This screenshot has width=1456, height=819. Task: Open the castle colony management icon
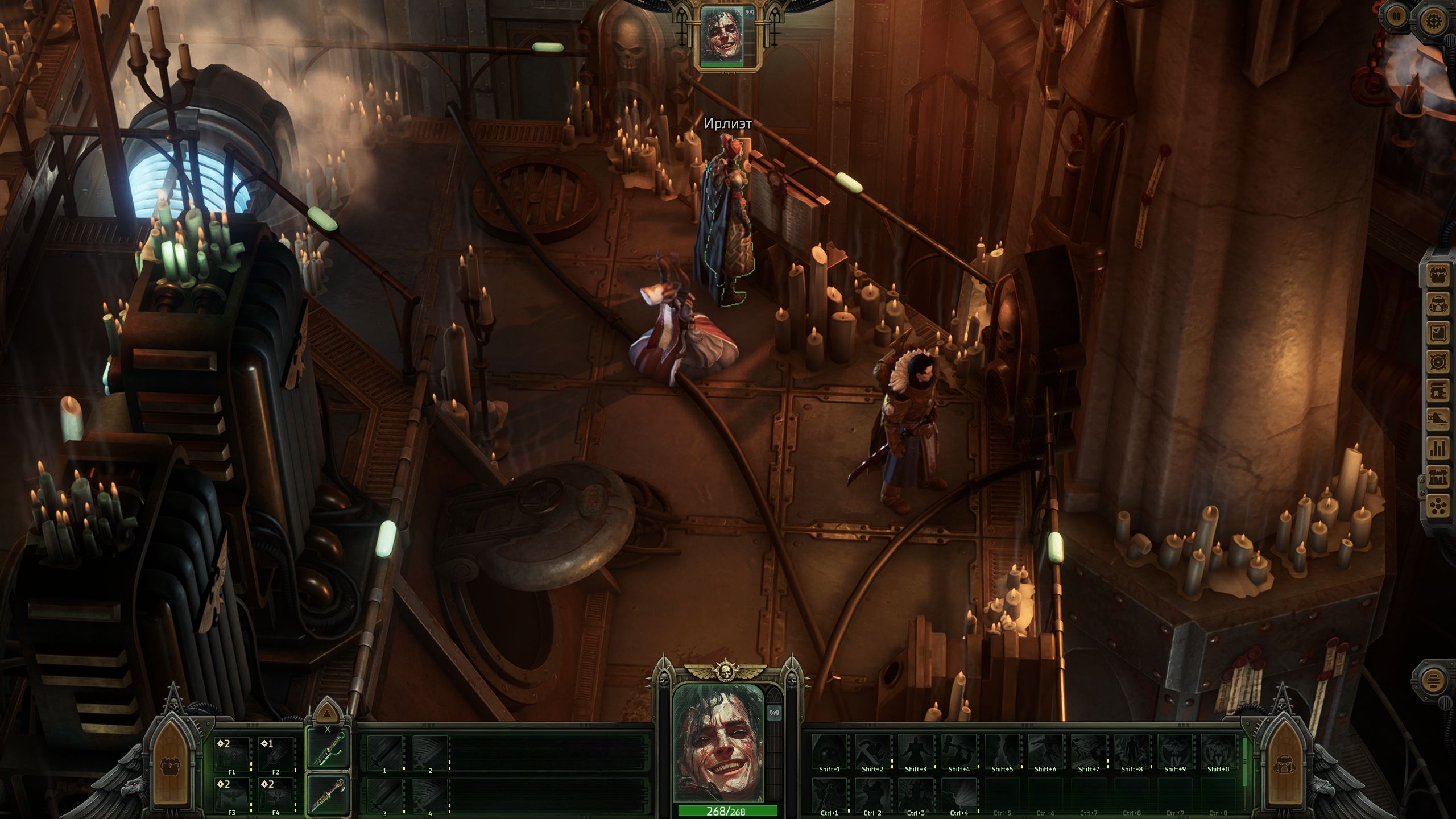[x=1438, y=477]
